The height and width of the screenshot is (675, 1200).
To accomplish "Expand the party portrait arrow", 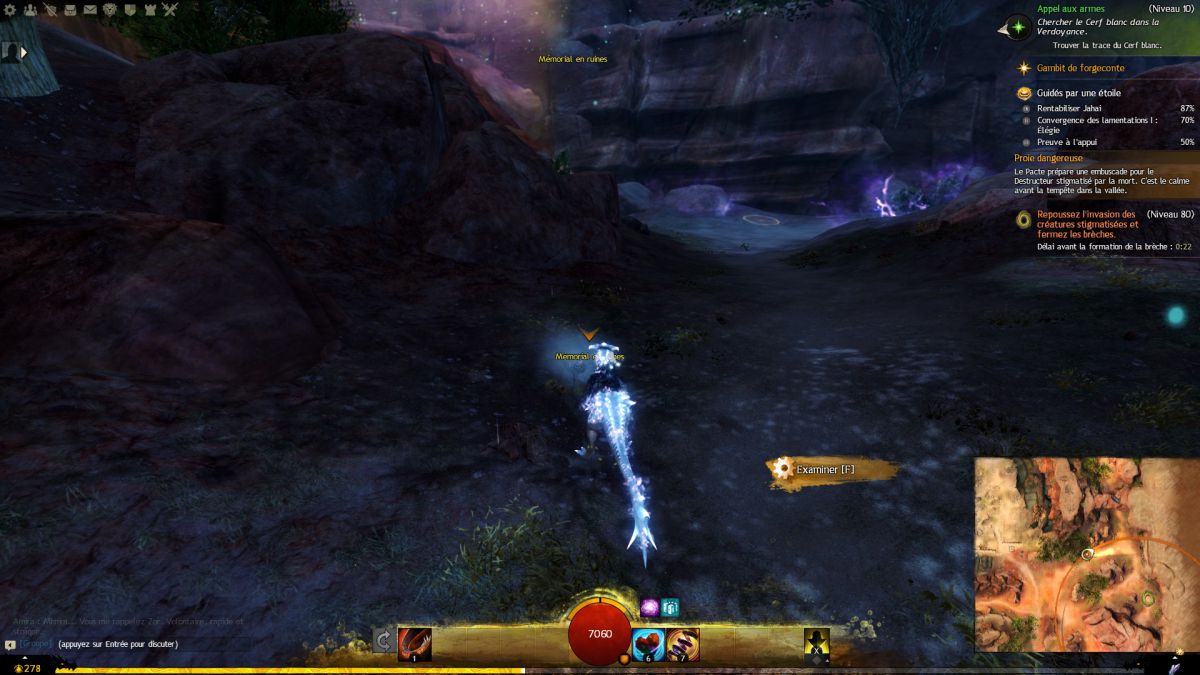I will (23, 52).
